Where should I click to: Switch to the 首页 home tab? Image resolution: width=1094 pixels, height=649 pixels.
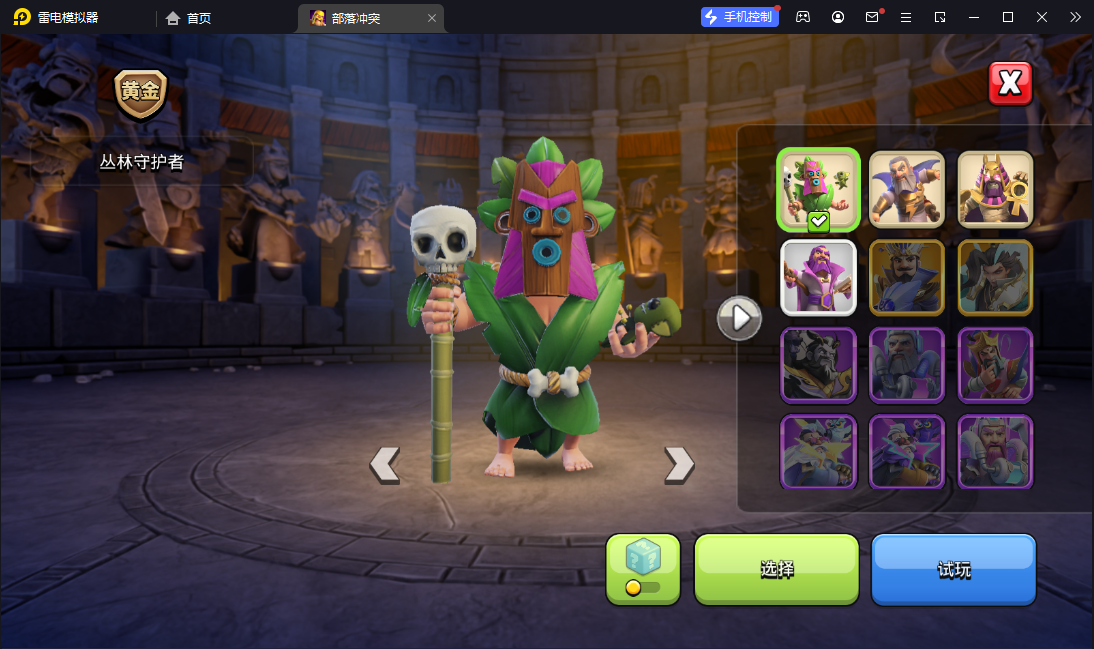pos(189,18)
